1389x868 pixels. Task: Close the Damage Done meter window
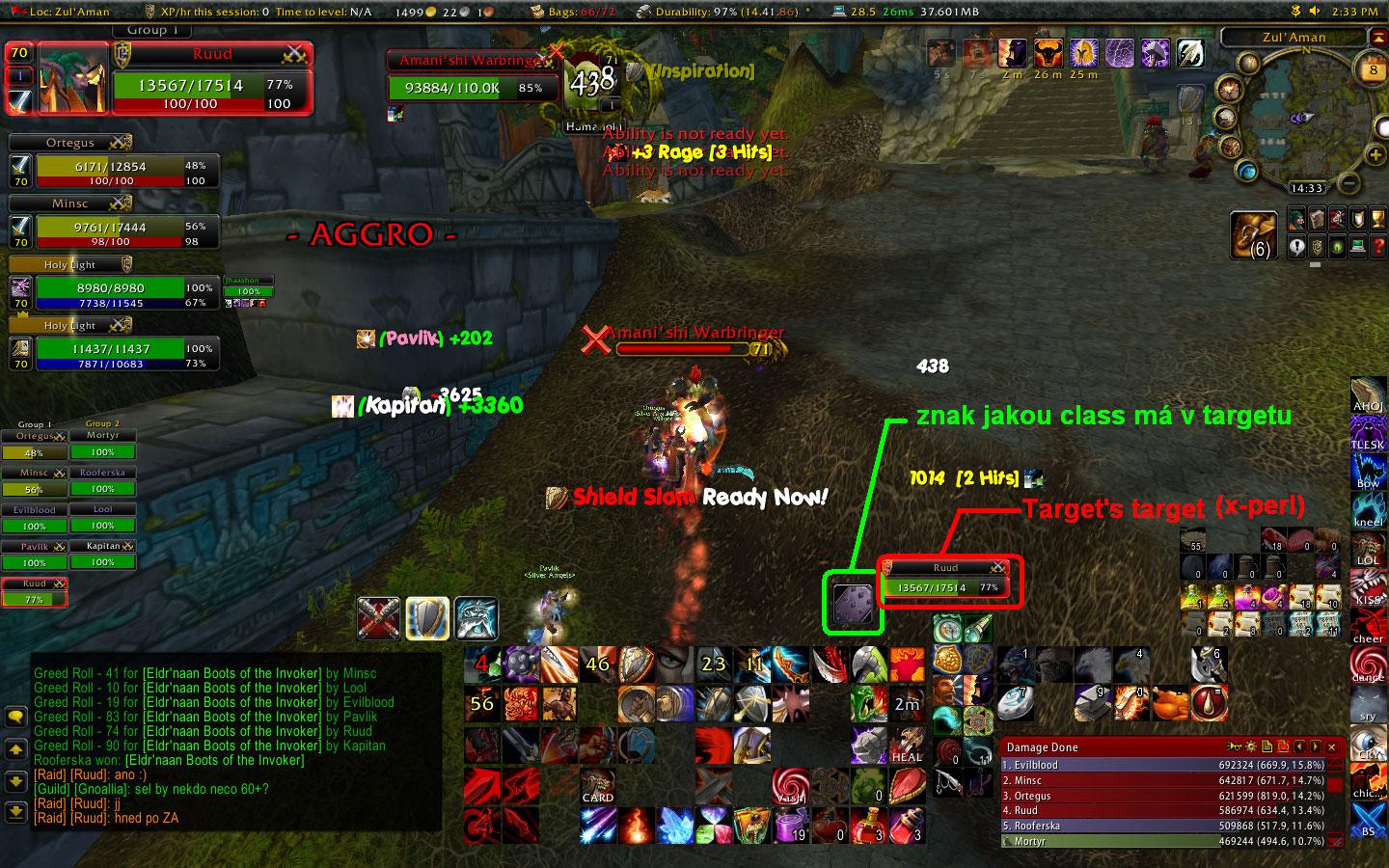tap(1332, 746)
